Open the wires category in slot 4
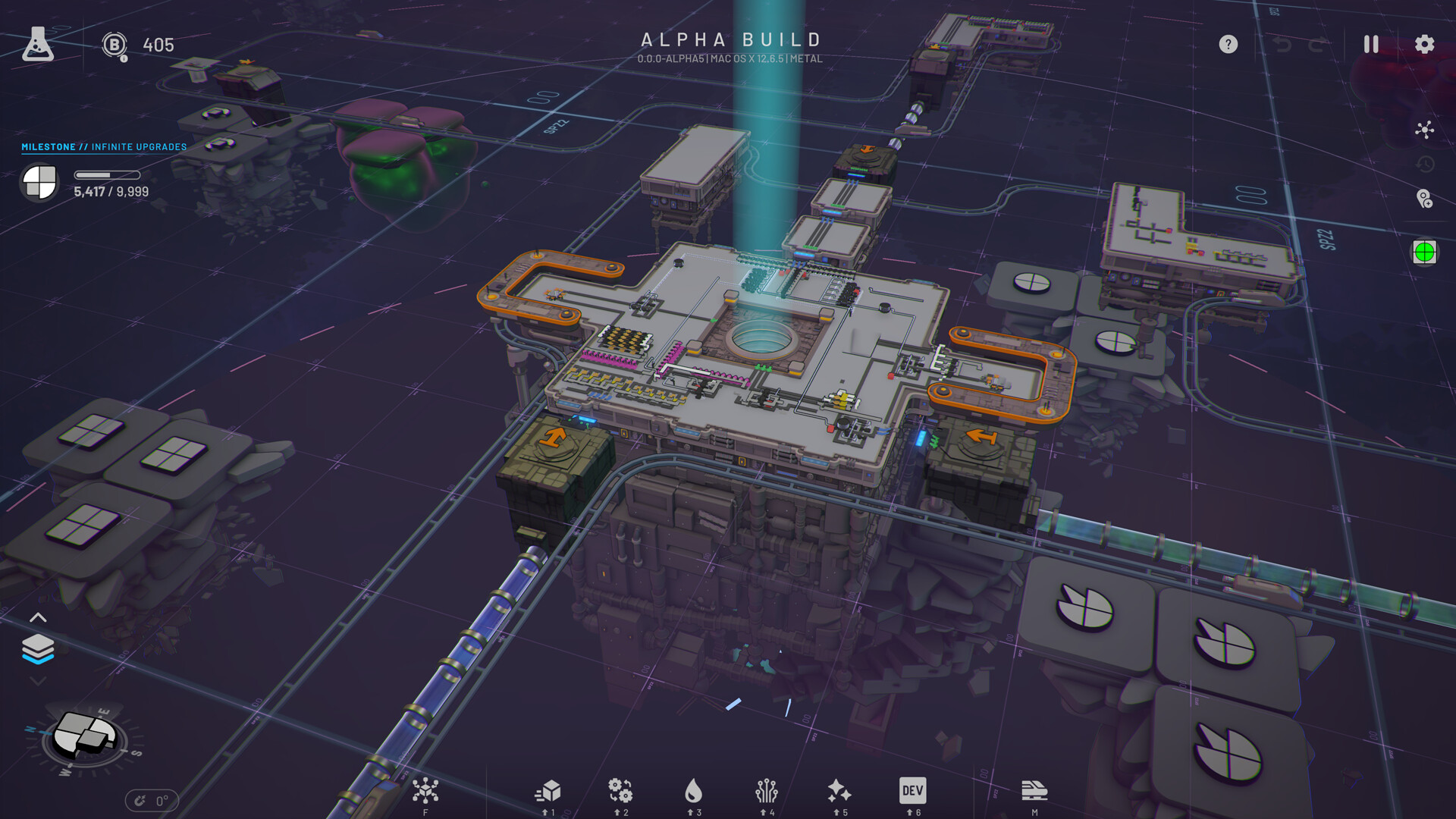Viewport: 1456px width, 819px height. [x=768, y=791]
